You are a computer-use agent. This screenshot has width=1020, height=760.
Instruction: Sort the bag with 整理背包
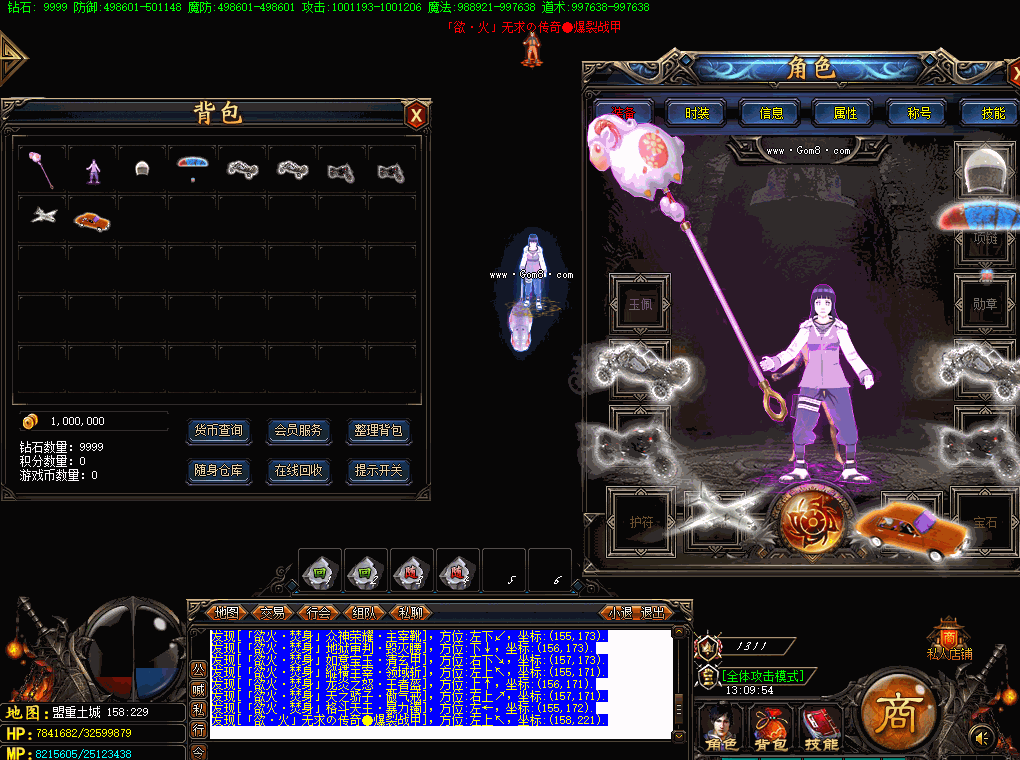coord(379,431)
